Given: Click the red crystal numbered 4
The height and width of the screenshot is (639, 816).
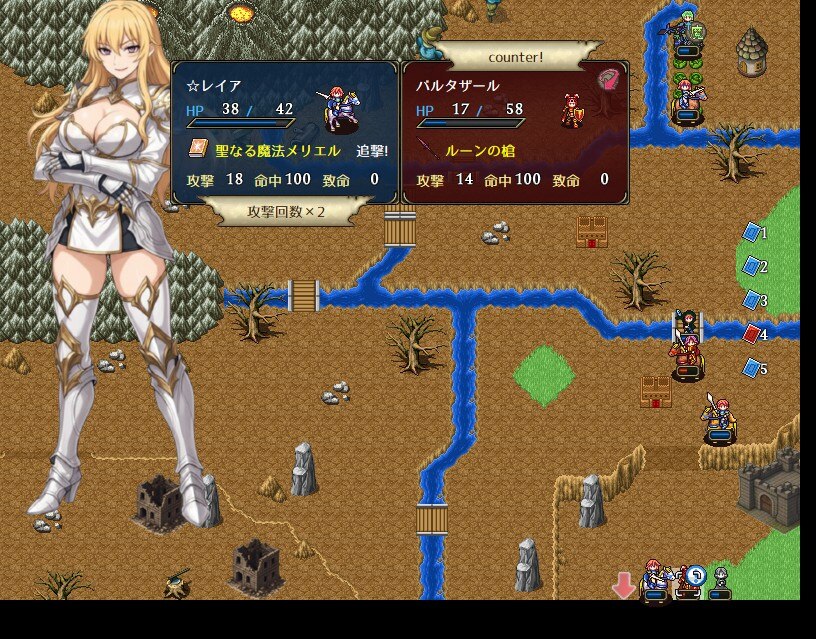Looking at the screenshot, I should pos(752,334).
